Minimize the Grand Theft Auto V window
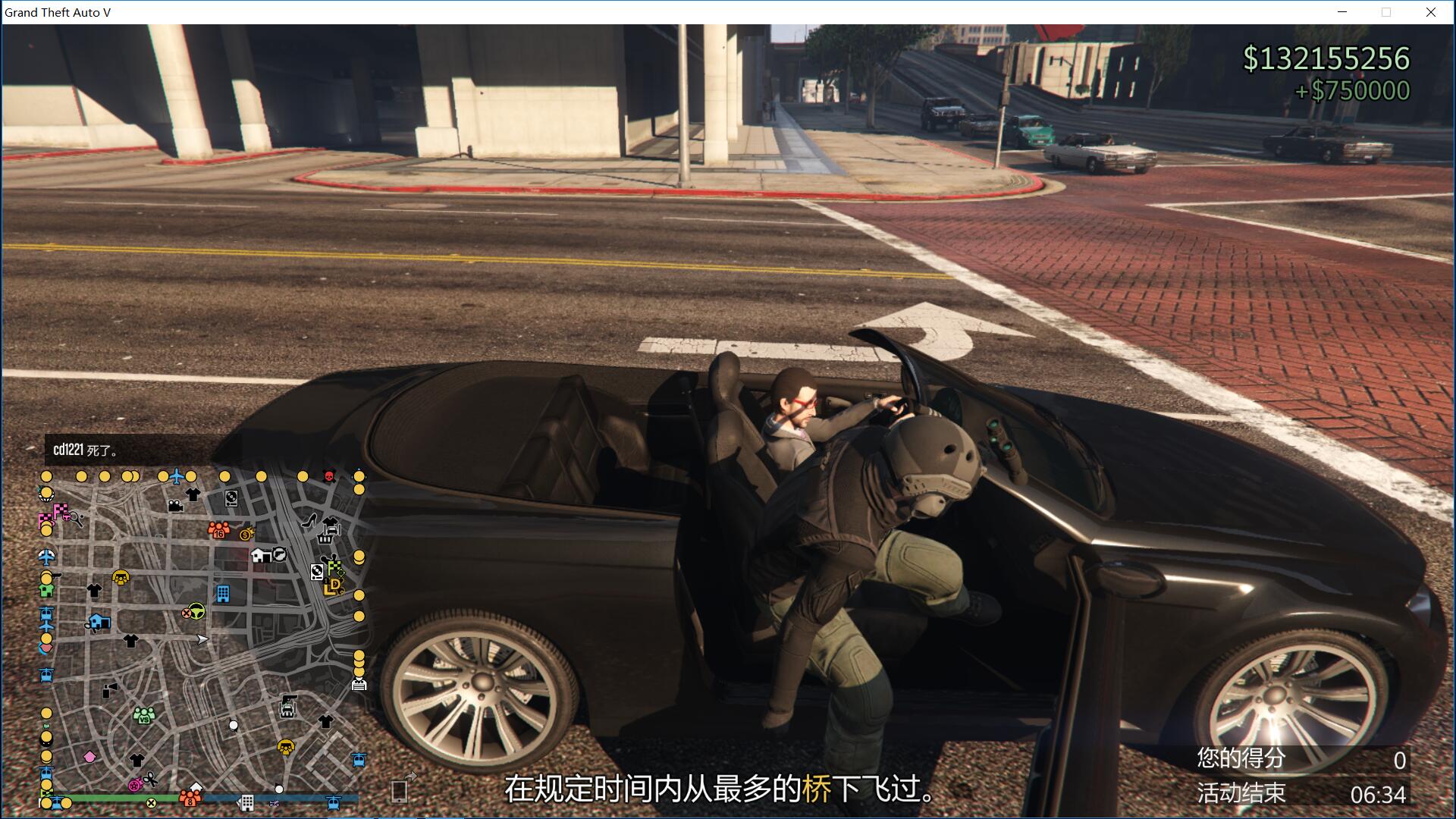Image resolution: width=1456 pixels, height=819 pixels. [1342, 12]
